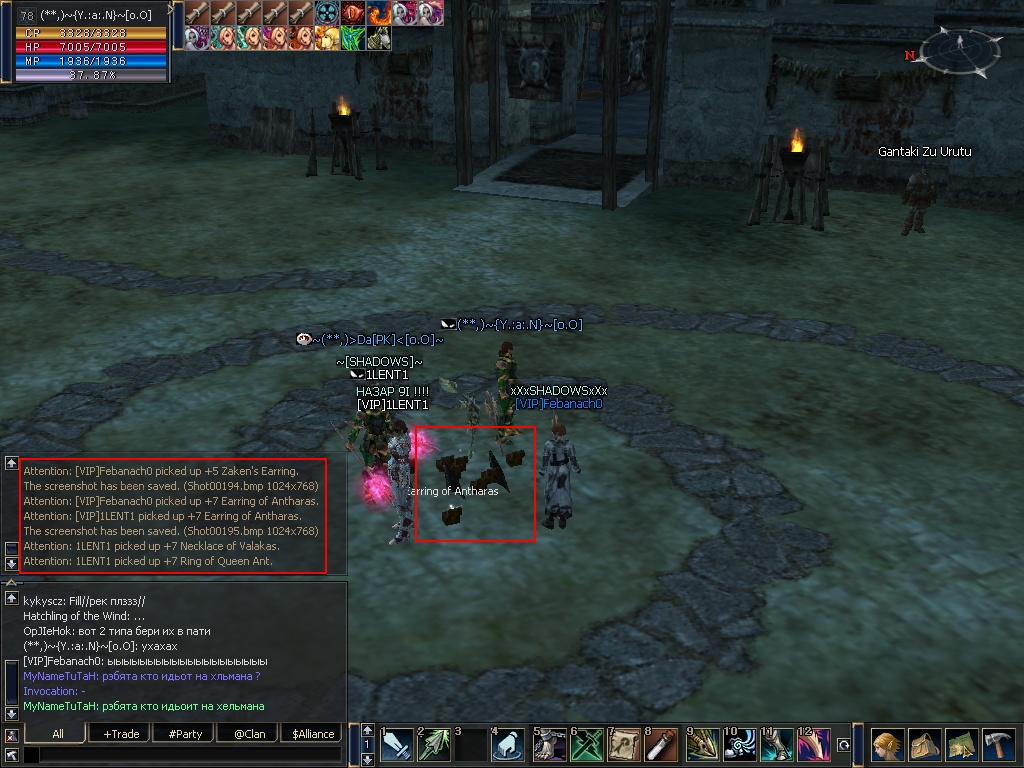Screen dimensions: 1024x768
Task: Activate the green arrow skill in slot 2
Action: coord(433,745)
